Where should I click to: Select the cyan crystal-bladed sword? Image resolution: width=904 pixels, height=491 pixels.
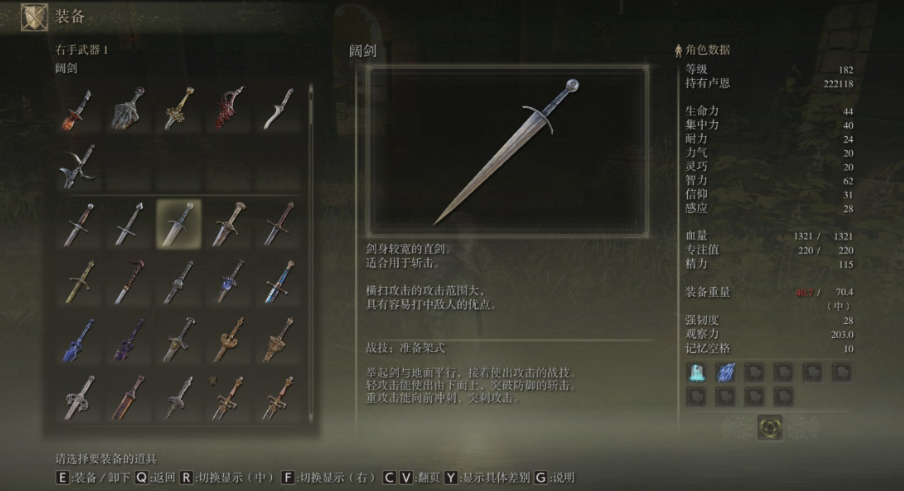[x=278, y=282]
